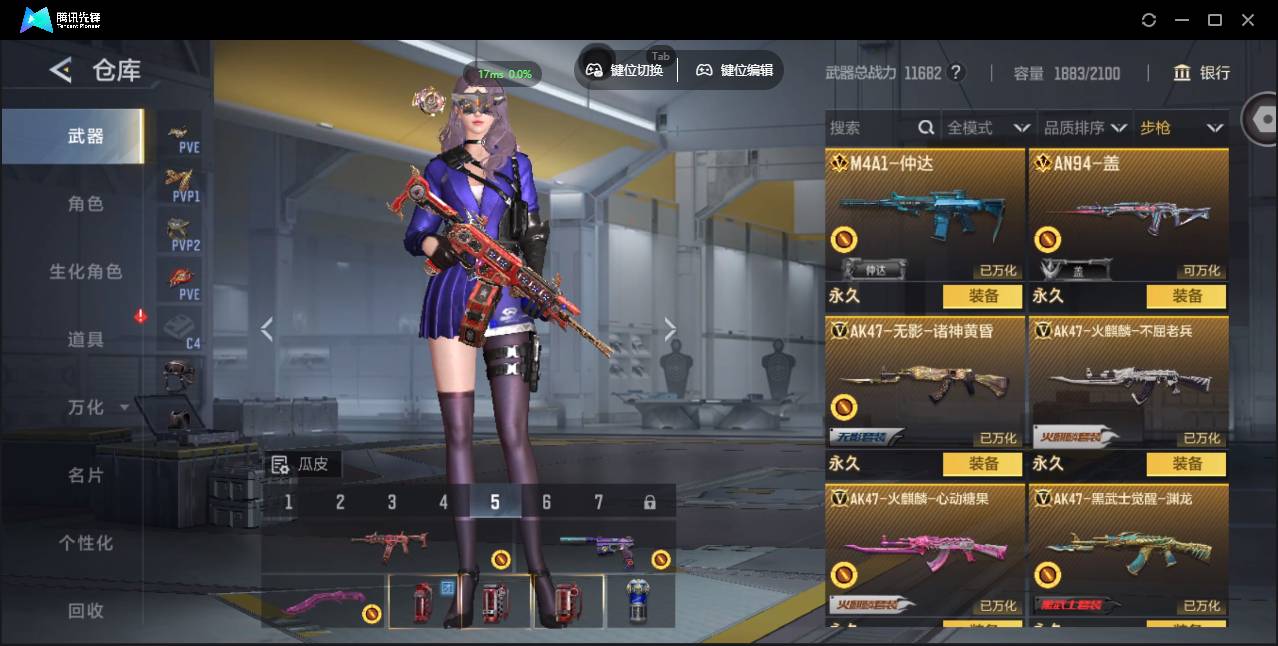Switch to backpack slot 3
This screenshot has height=646, width=1278.
392,502
